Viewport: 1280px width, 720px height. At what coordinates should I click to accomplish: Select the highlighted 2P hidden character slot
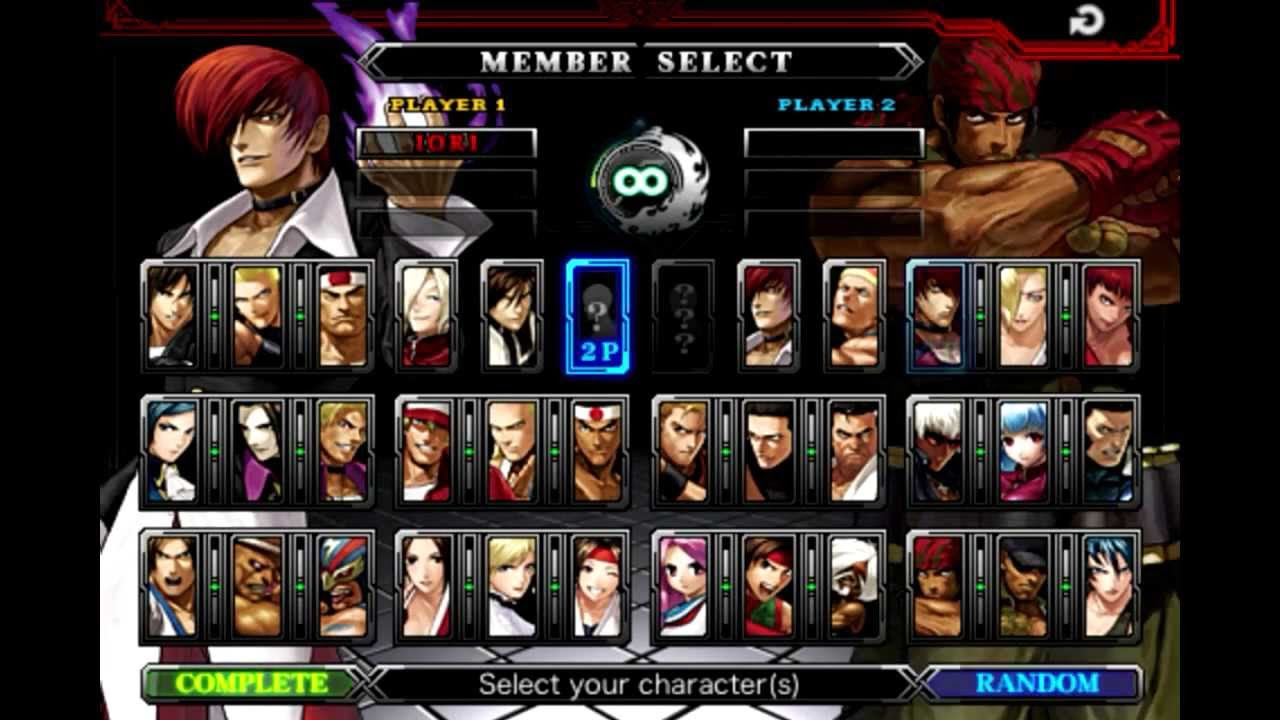tap(596, 315)
